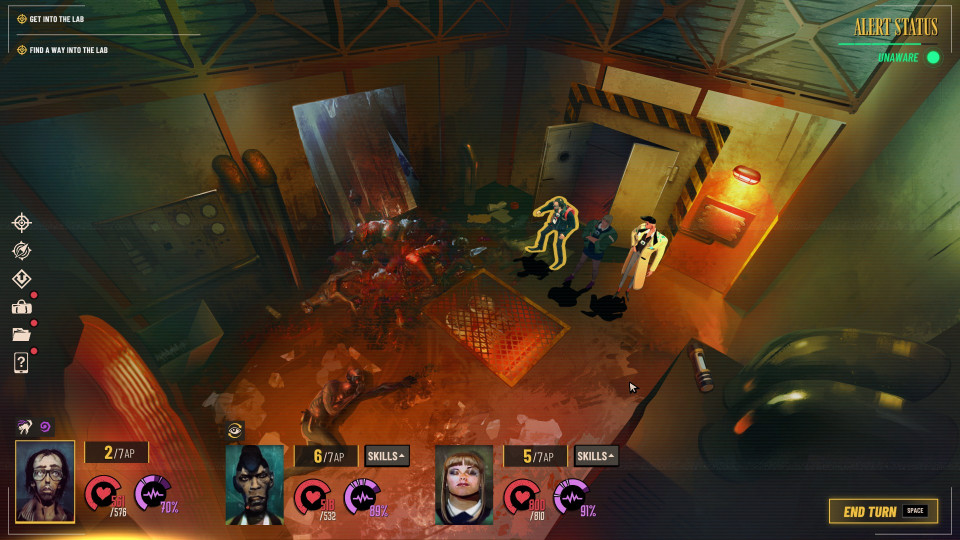Click the crosshair target icon
The width and height of the screenshot is (960, 540).
click(x=21, y=222)
